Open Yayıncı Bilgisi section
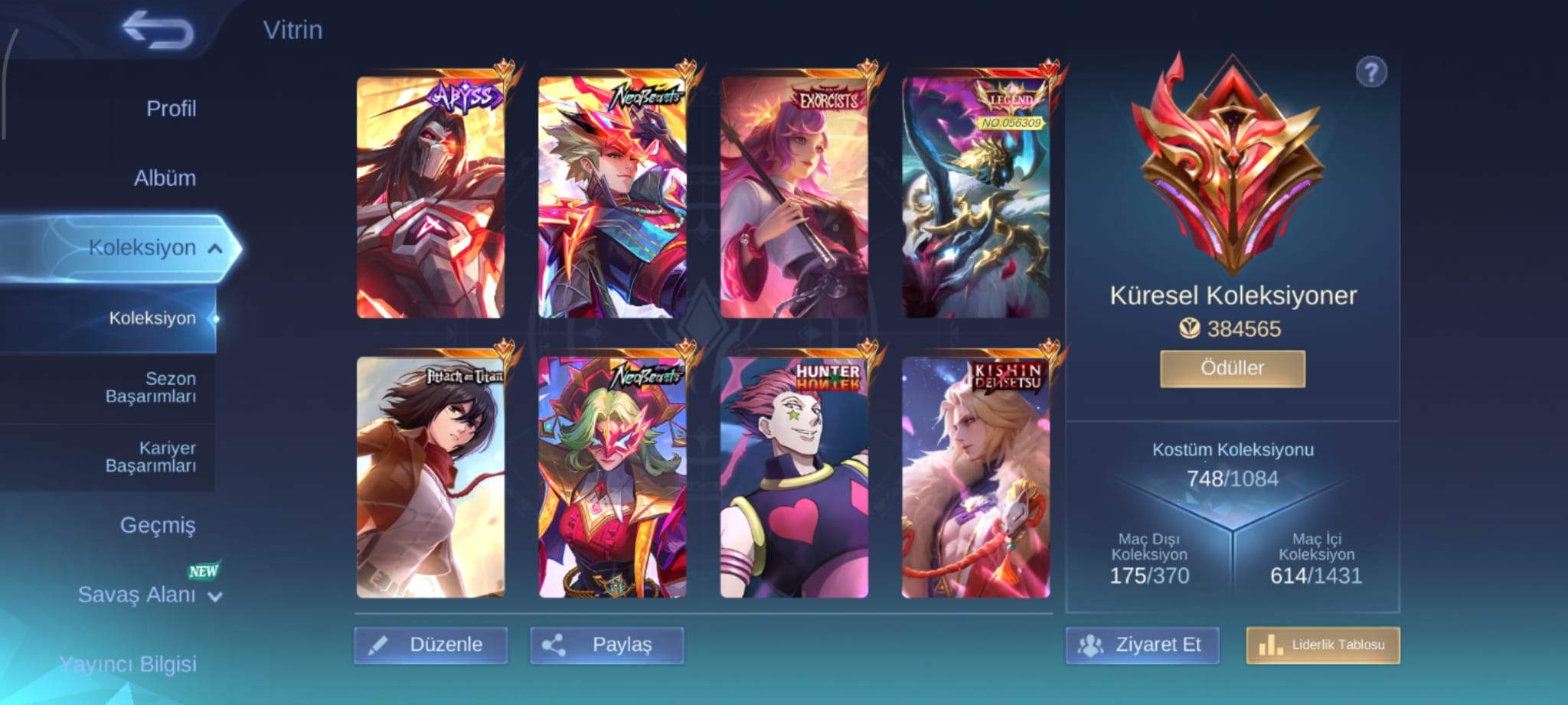Image resolution: width=1568 pixels, height=705 pixels. [x=128, y=664]
